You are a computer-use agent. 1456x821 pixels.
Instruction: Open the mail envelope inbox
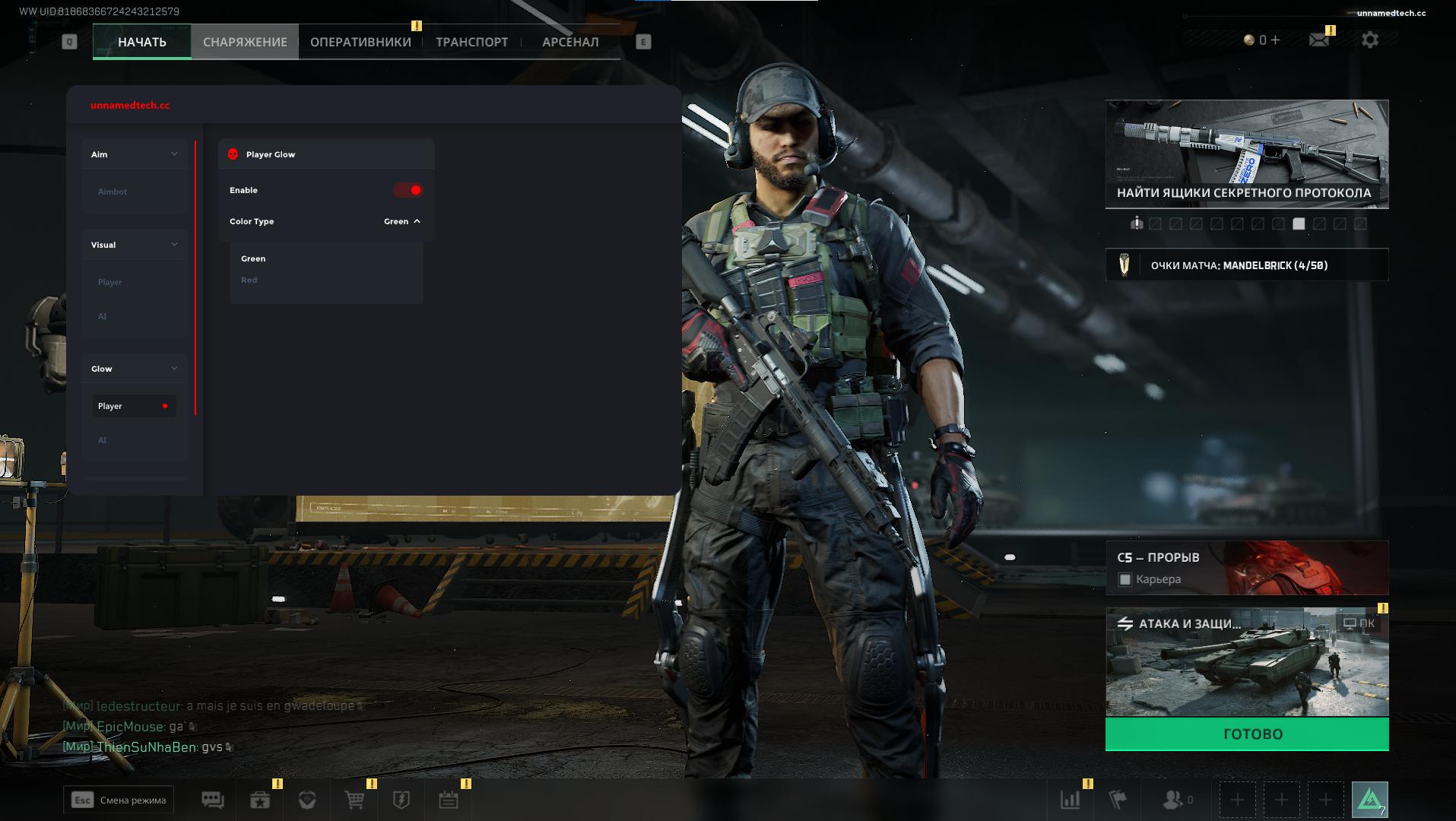[x=1319, y=40]
